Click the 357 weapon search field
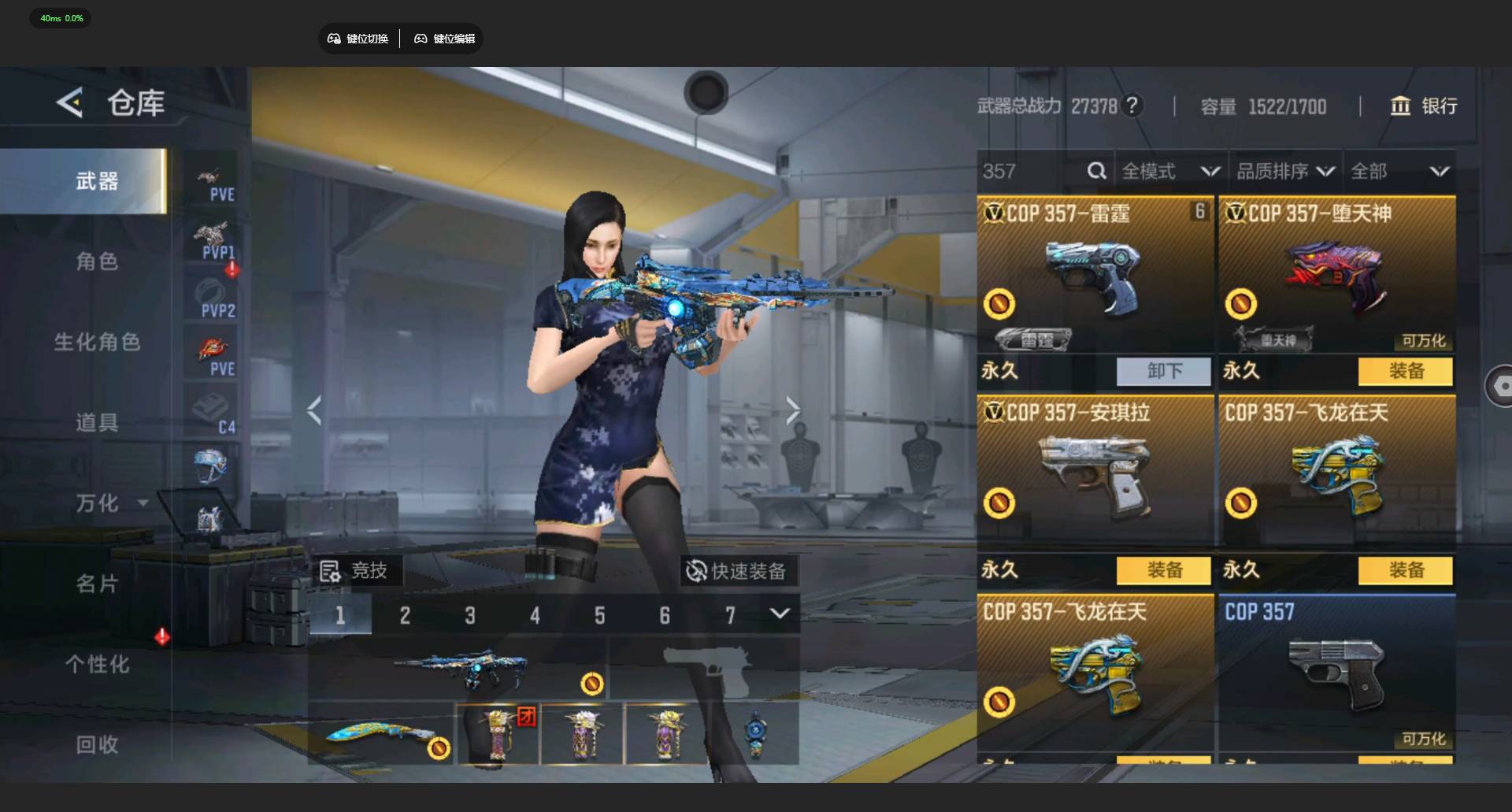 point(1032,171)
